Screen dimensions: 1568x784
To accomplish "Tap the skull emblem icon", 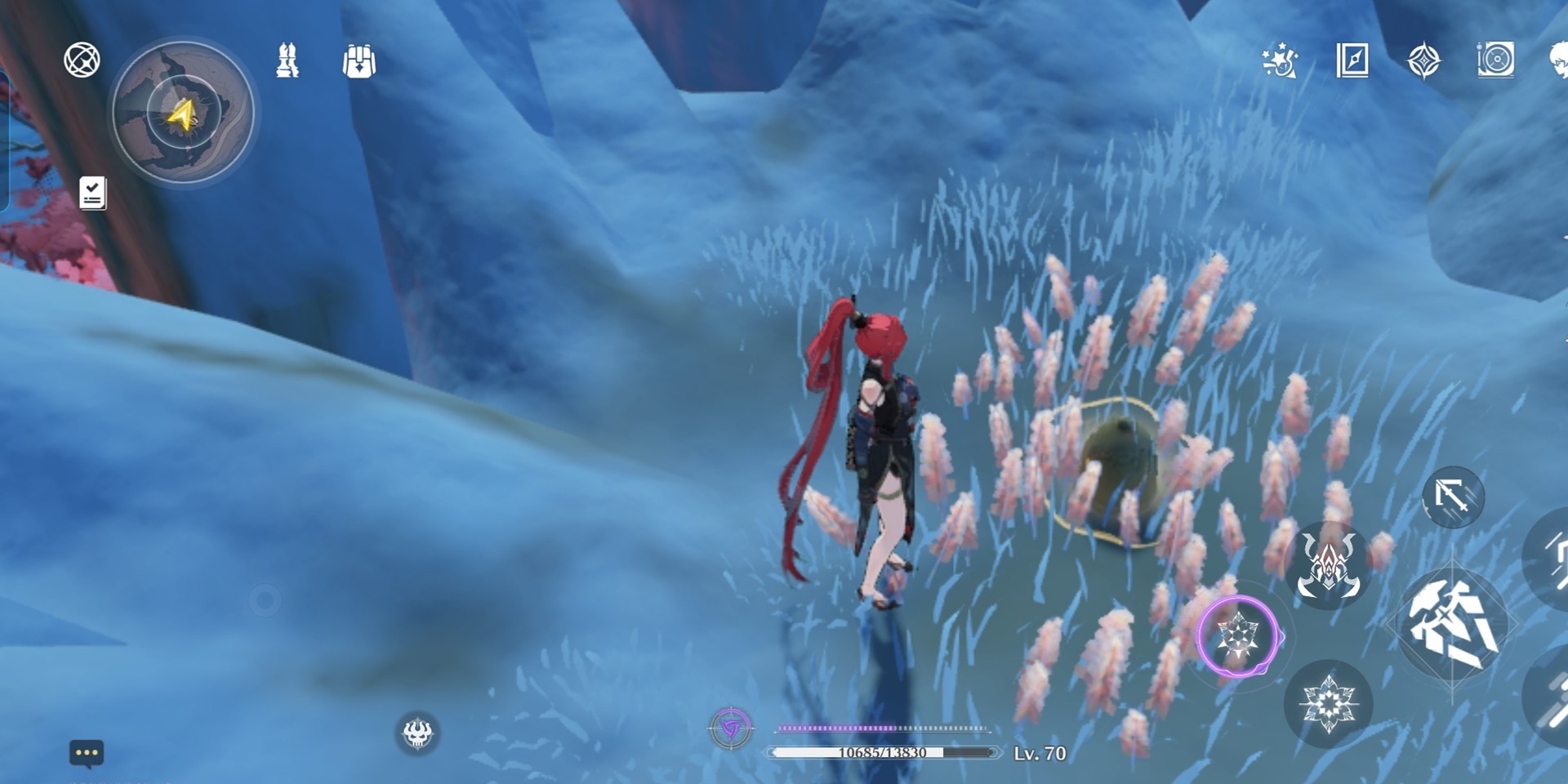I will tap(417, 732).
